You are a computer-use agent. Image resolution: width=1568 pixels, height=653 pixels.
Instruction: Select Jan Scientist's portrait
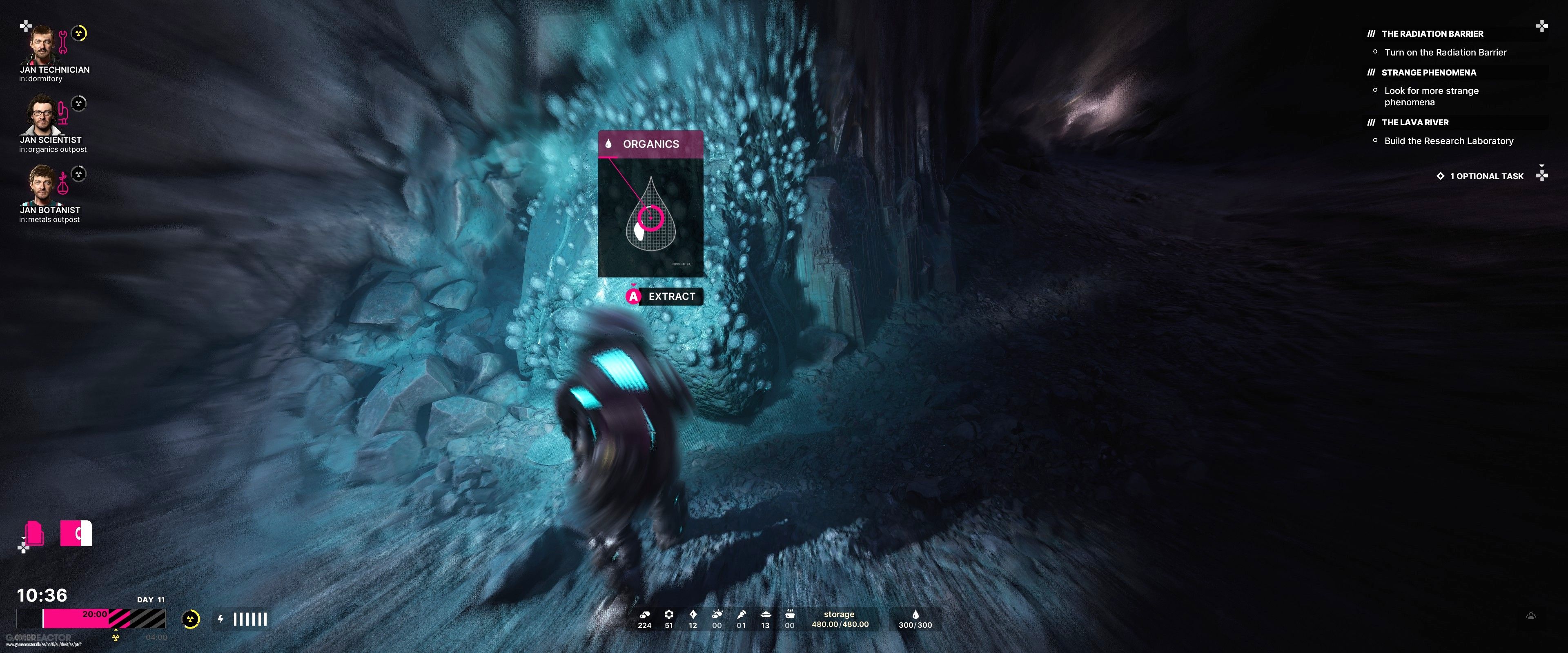click(41, 115)
